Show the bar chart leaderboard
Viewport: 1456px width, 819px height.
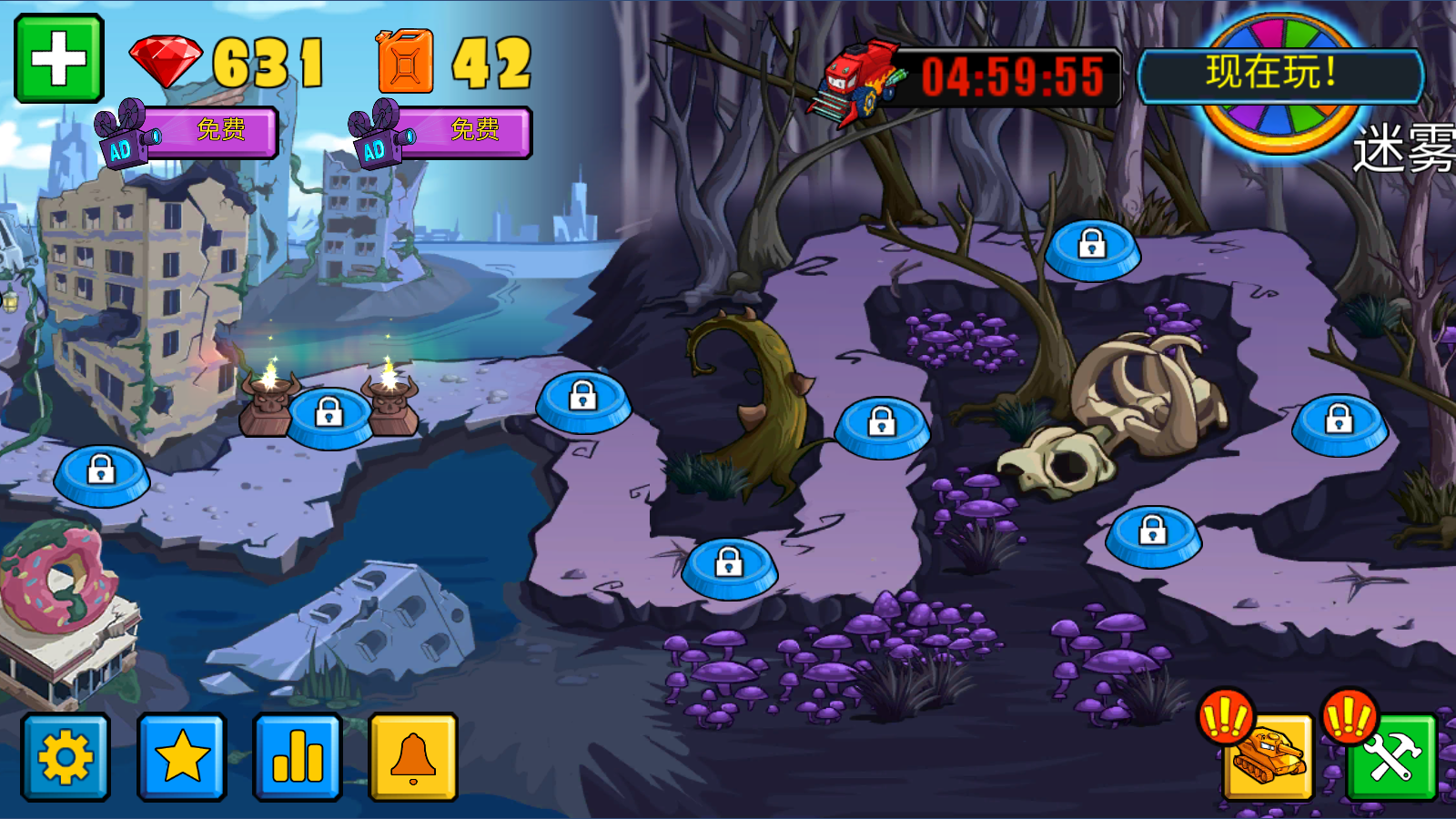click(298, 757)
